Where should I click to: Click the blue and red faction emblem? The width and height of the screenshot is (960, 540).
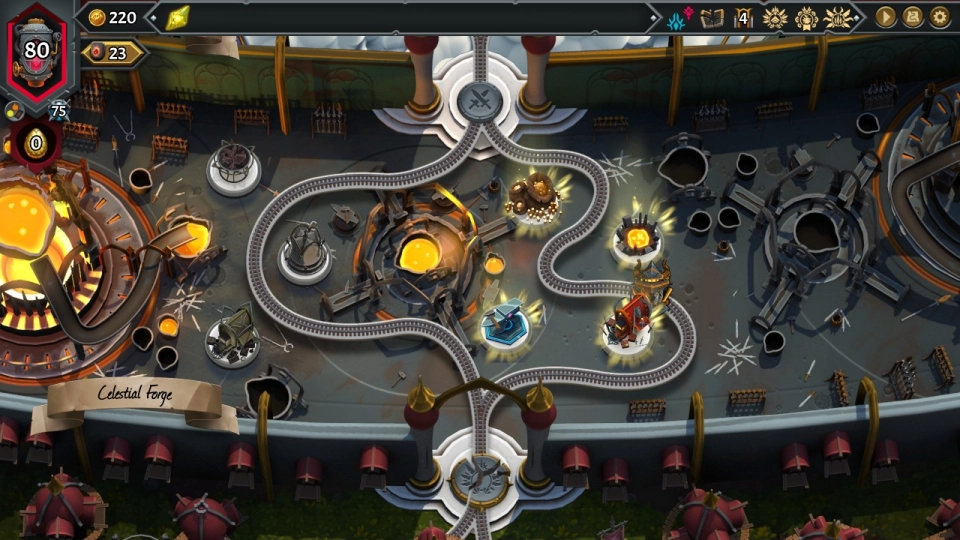(680, 18)
